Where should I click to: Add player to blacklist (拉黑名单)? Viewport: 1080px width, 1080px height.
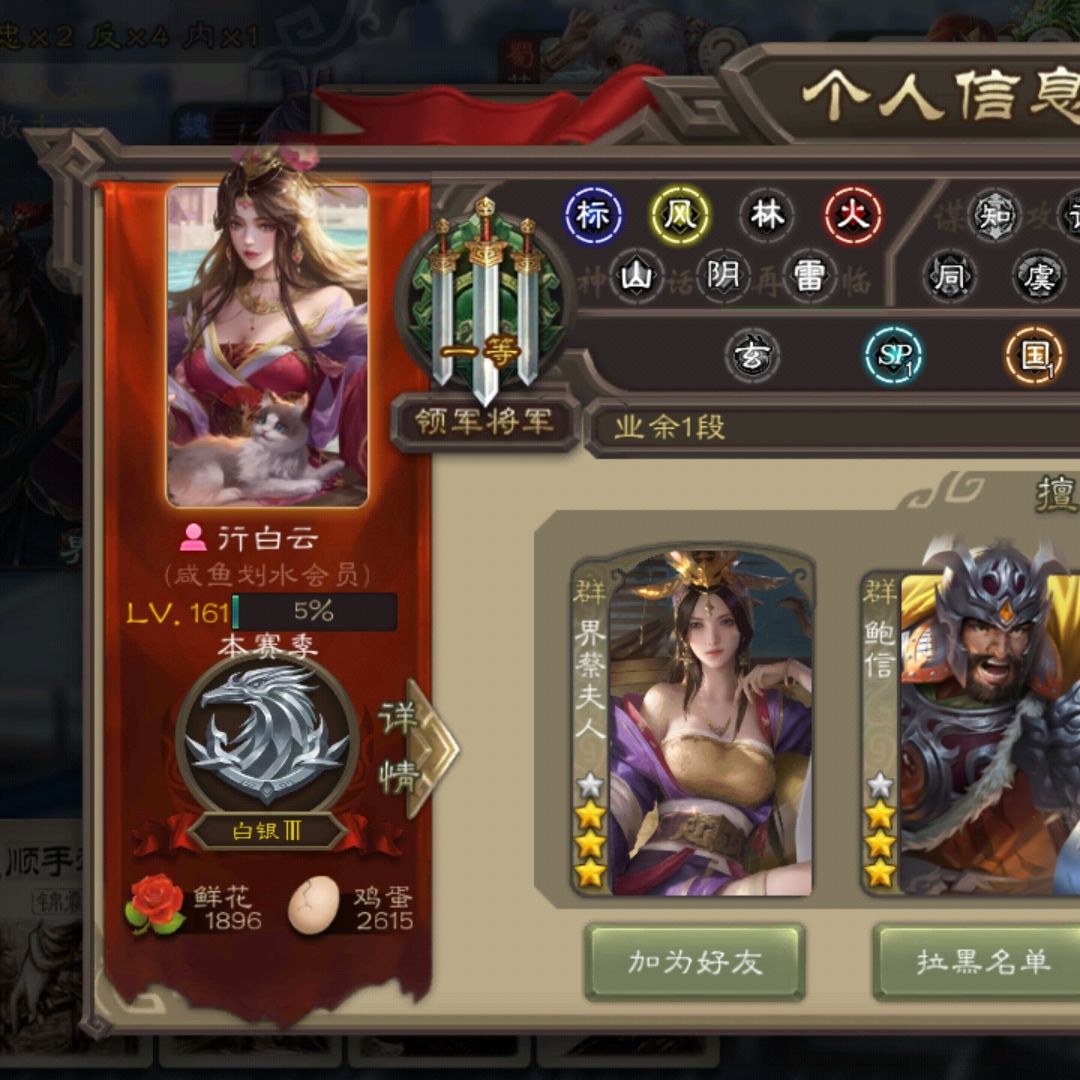coord(982,962)
